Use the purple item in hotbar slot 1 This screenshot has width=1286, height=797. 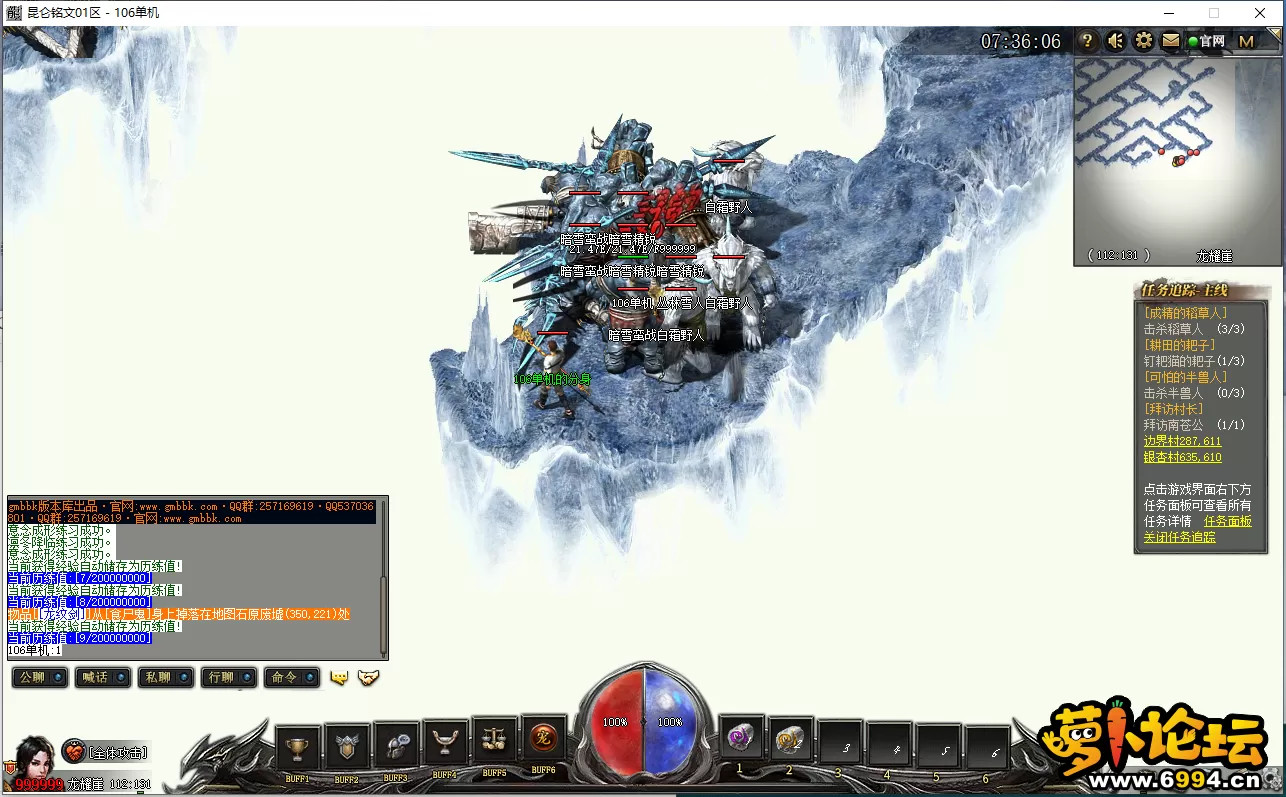742,739
